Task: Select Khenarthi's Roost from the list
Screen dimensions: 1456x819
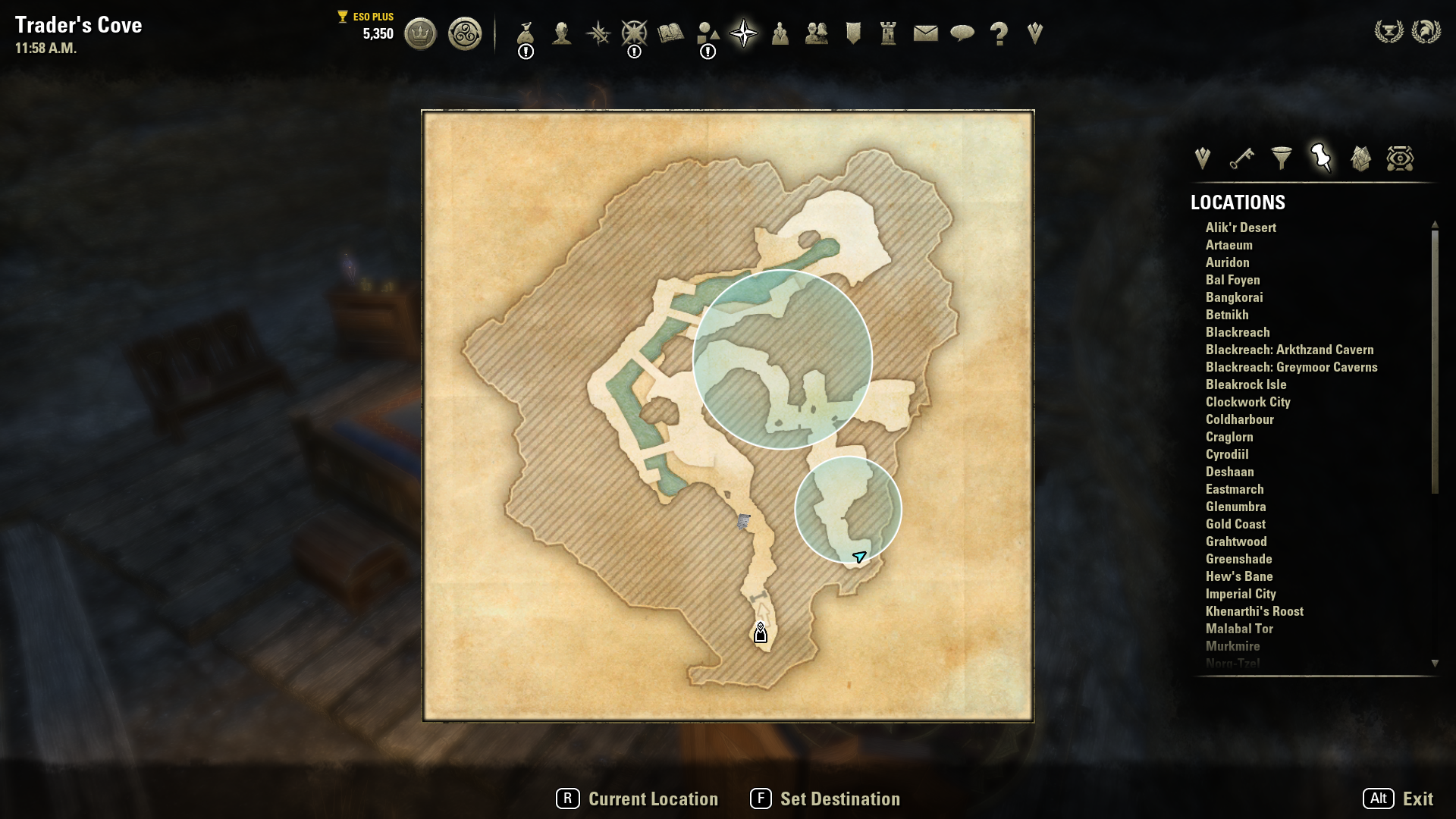Action: (x=1254, y=611)
